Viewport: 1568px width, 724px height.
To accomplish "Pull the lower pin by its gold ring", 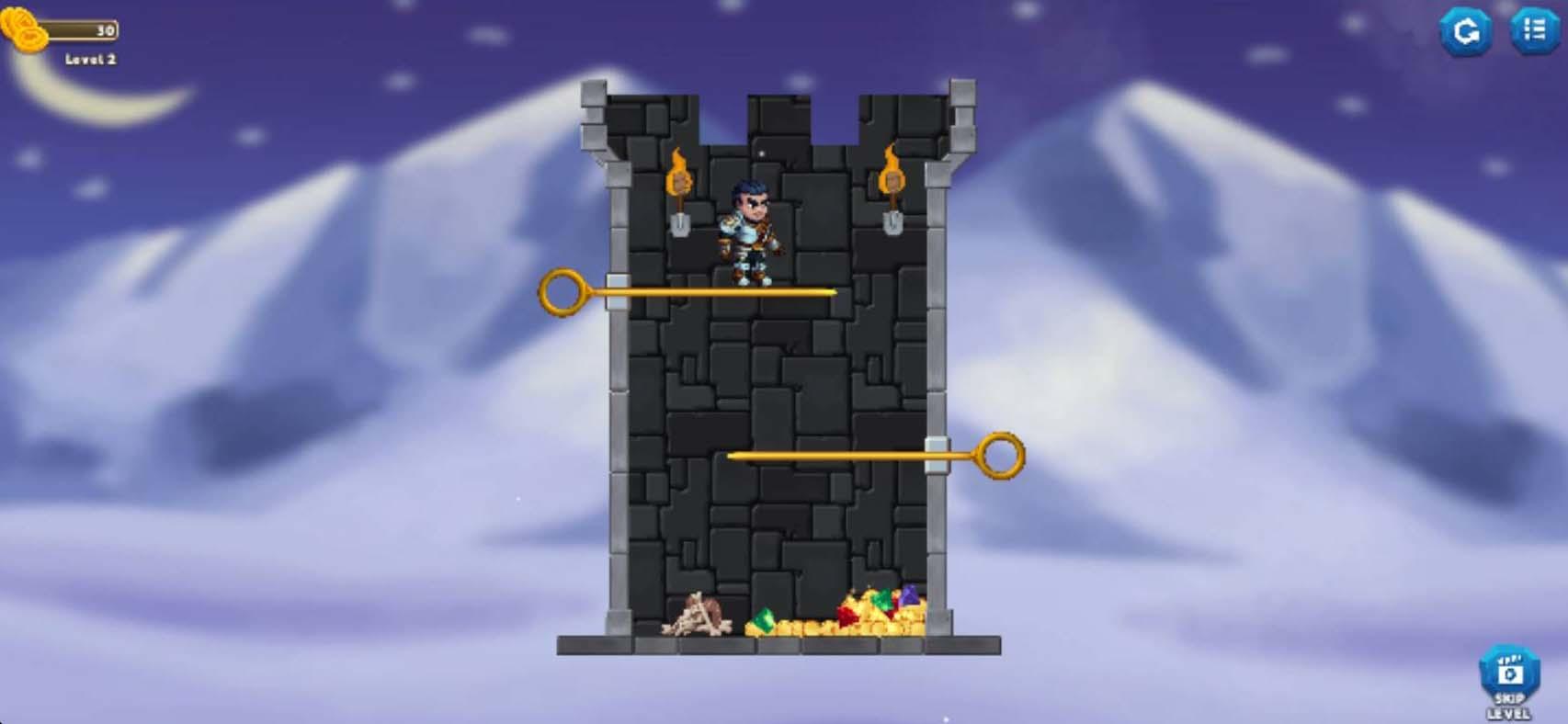I will coord(1002,455).
